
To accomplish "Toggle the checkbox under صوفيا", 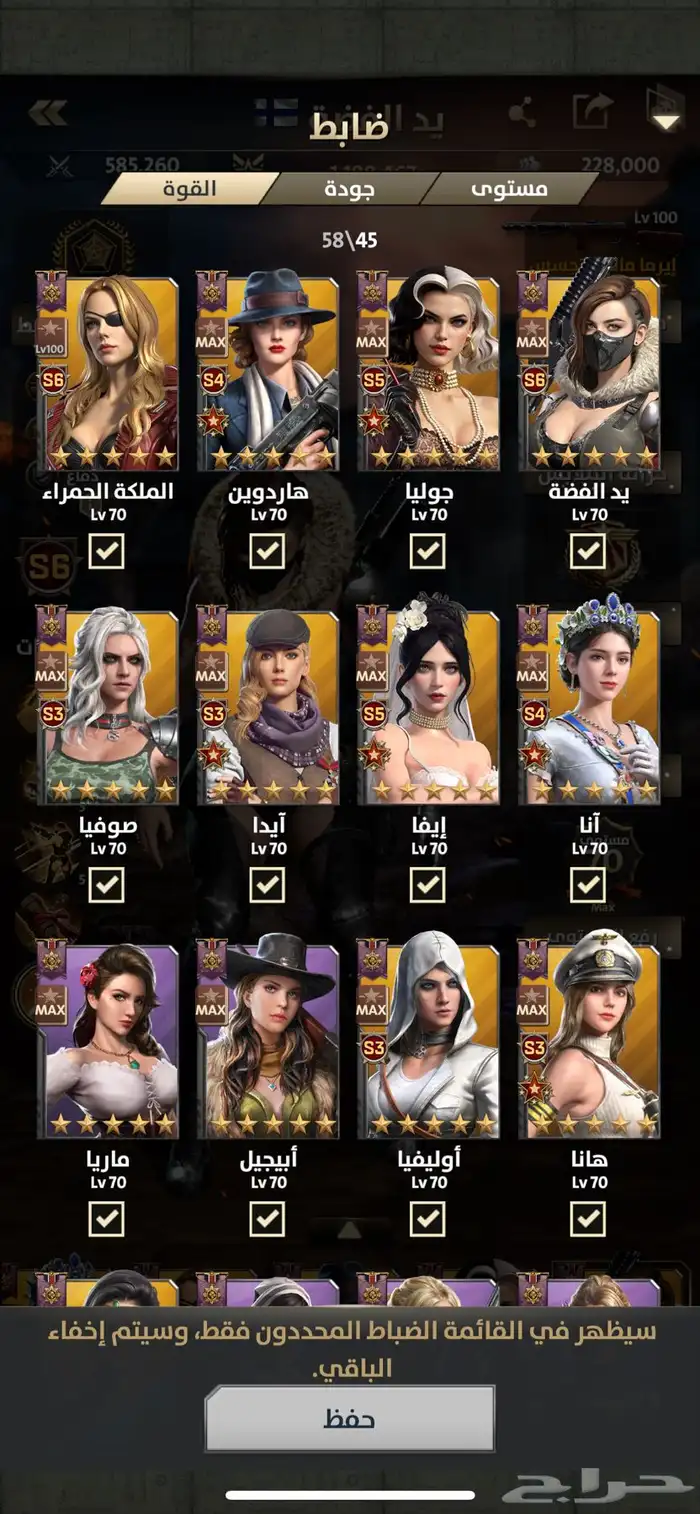I will click(x=107, y=884).
